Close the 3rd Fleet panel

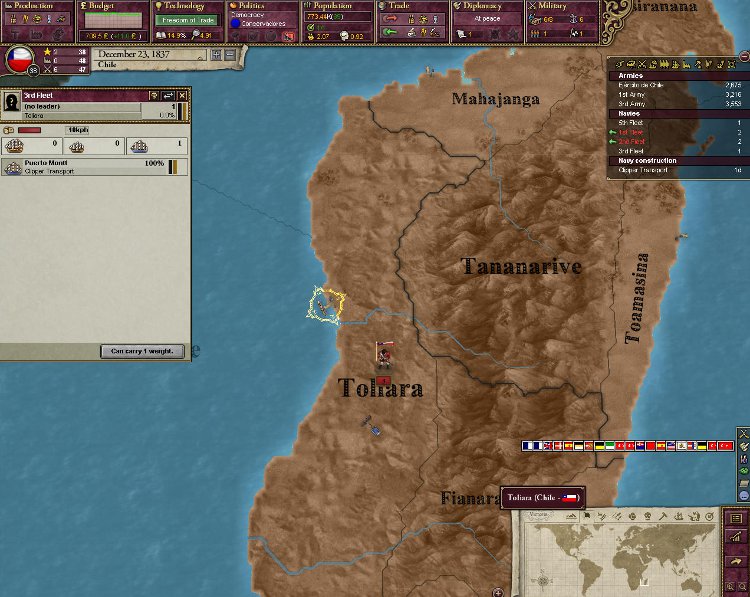[x=182, y=95]
